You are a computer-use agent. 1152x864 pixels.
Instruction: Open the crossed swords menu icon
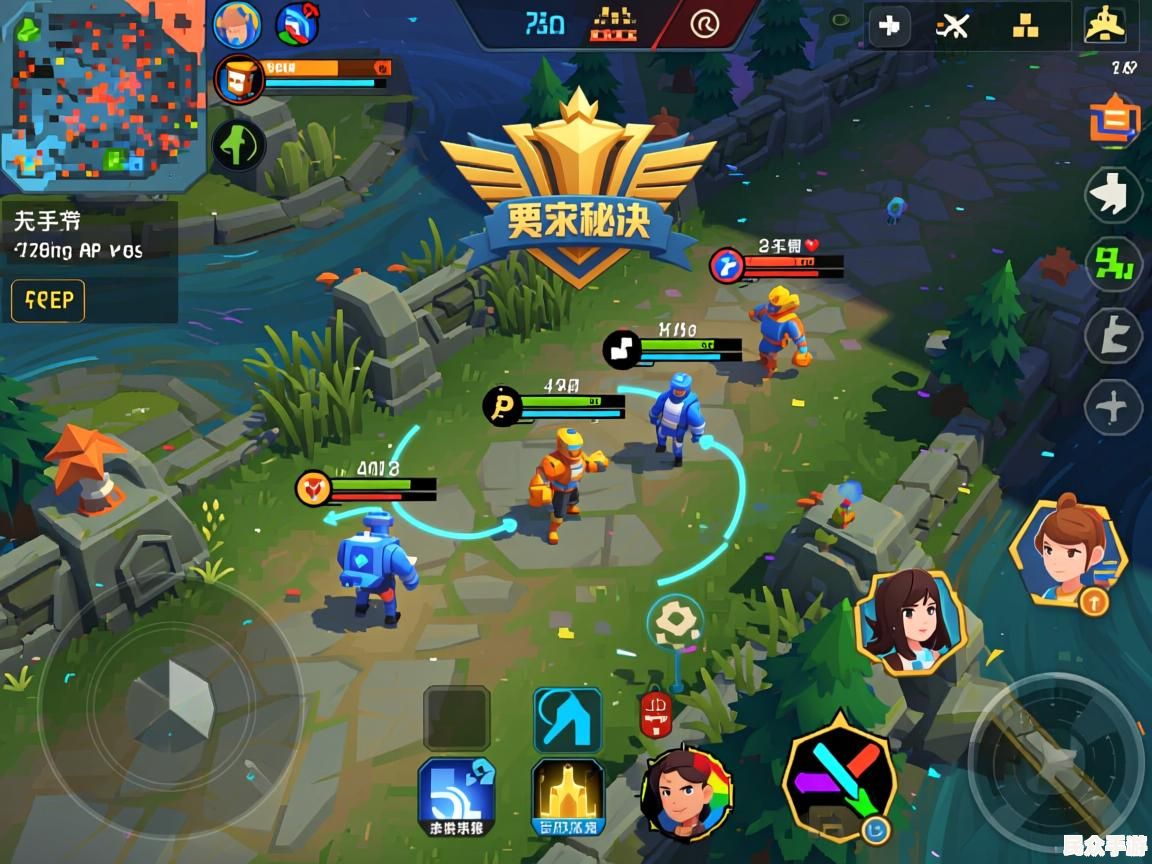point(953,27)
